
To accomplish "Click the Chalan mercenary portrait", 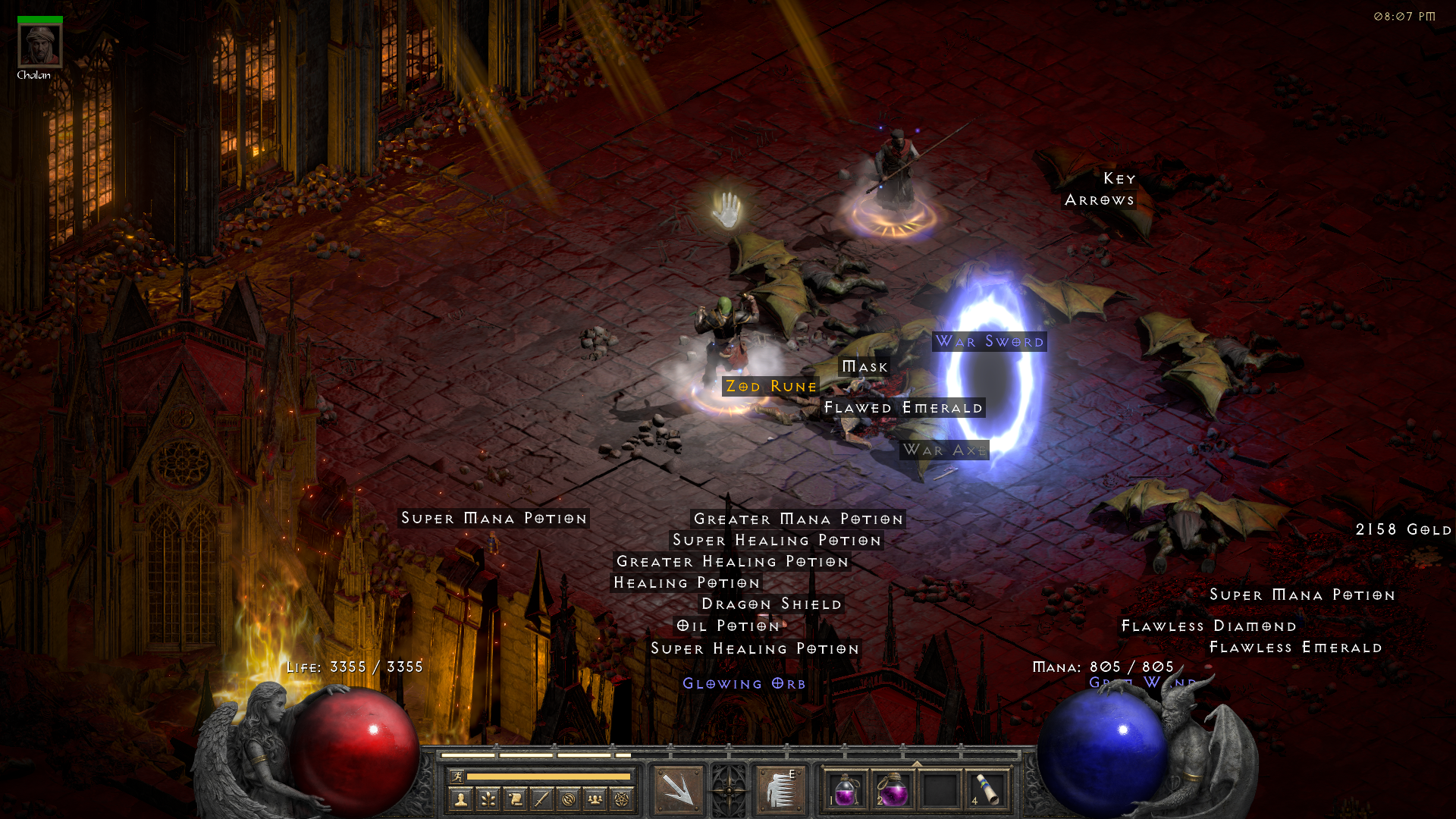I will pos(40,45).
